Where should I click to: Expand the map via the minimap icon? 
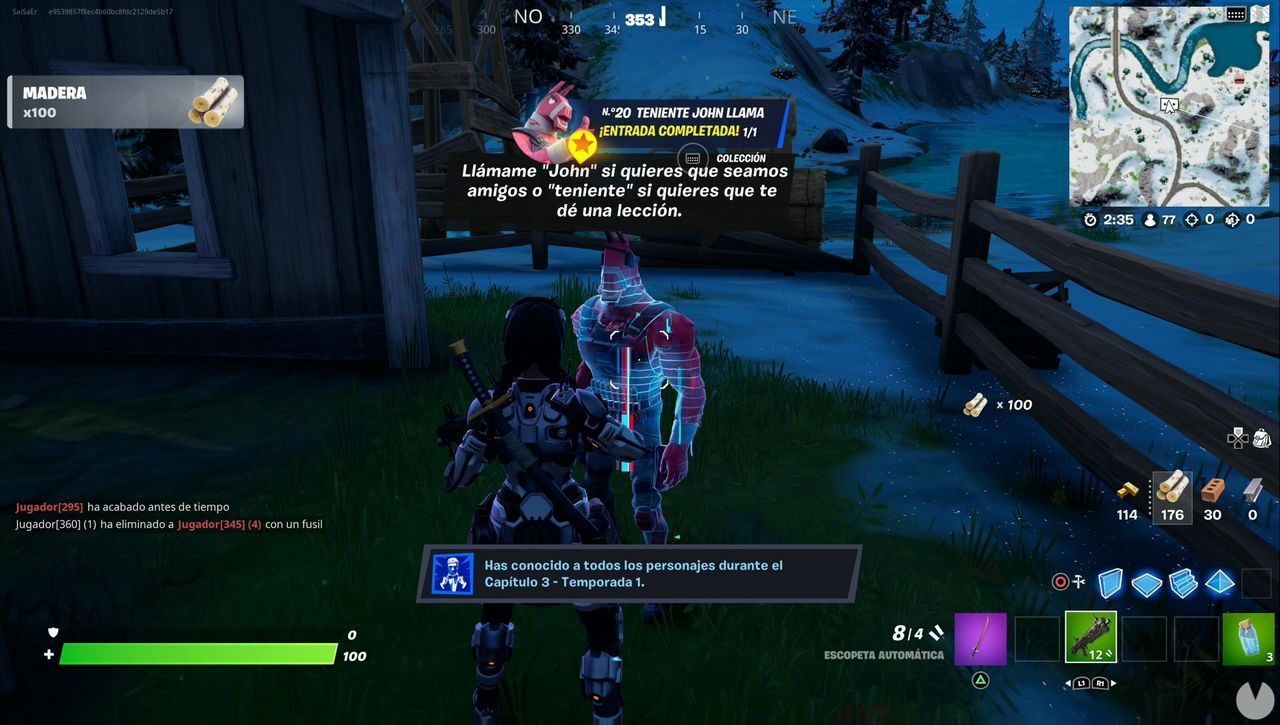1258,14
